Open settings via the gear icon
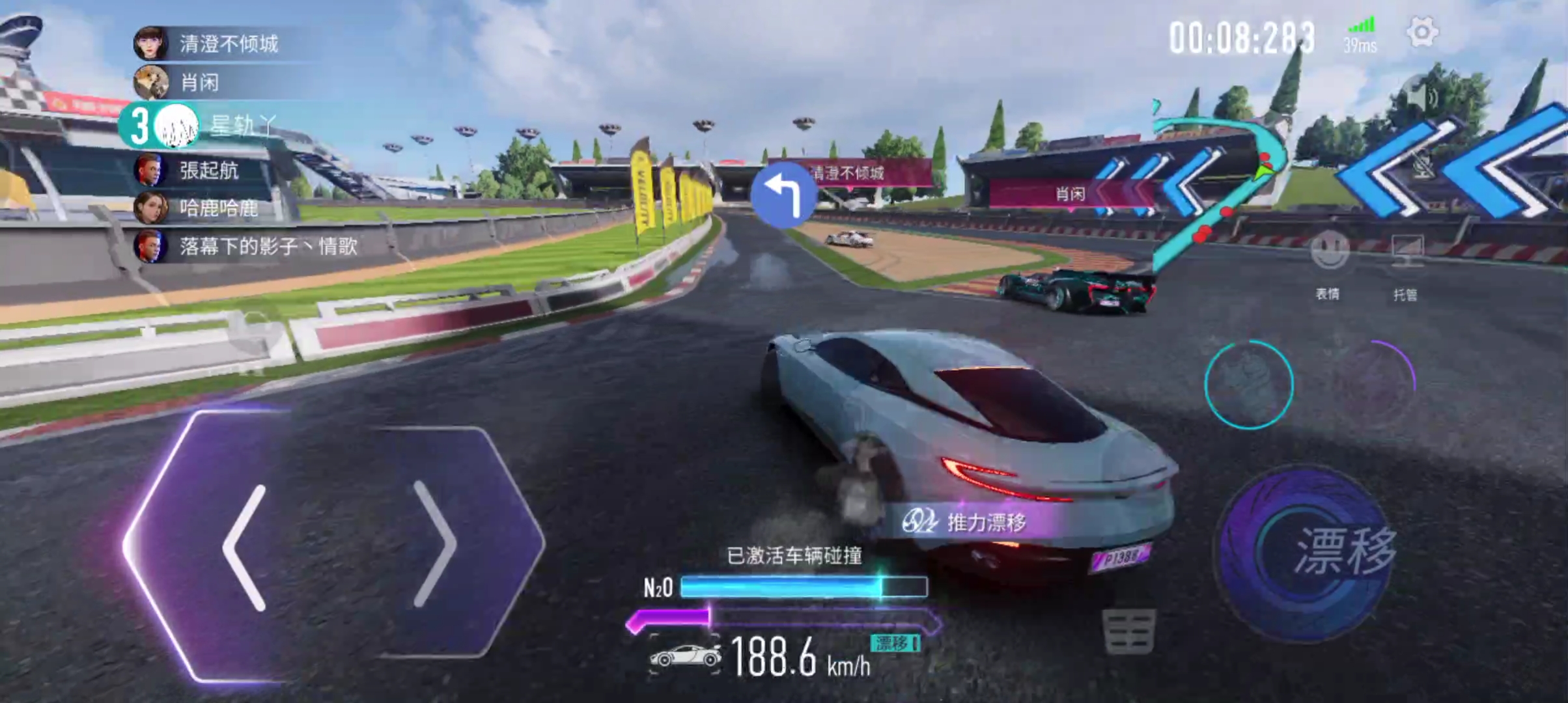 tap(1421, 33)
